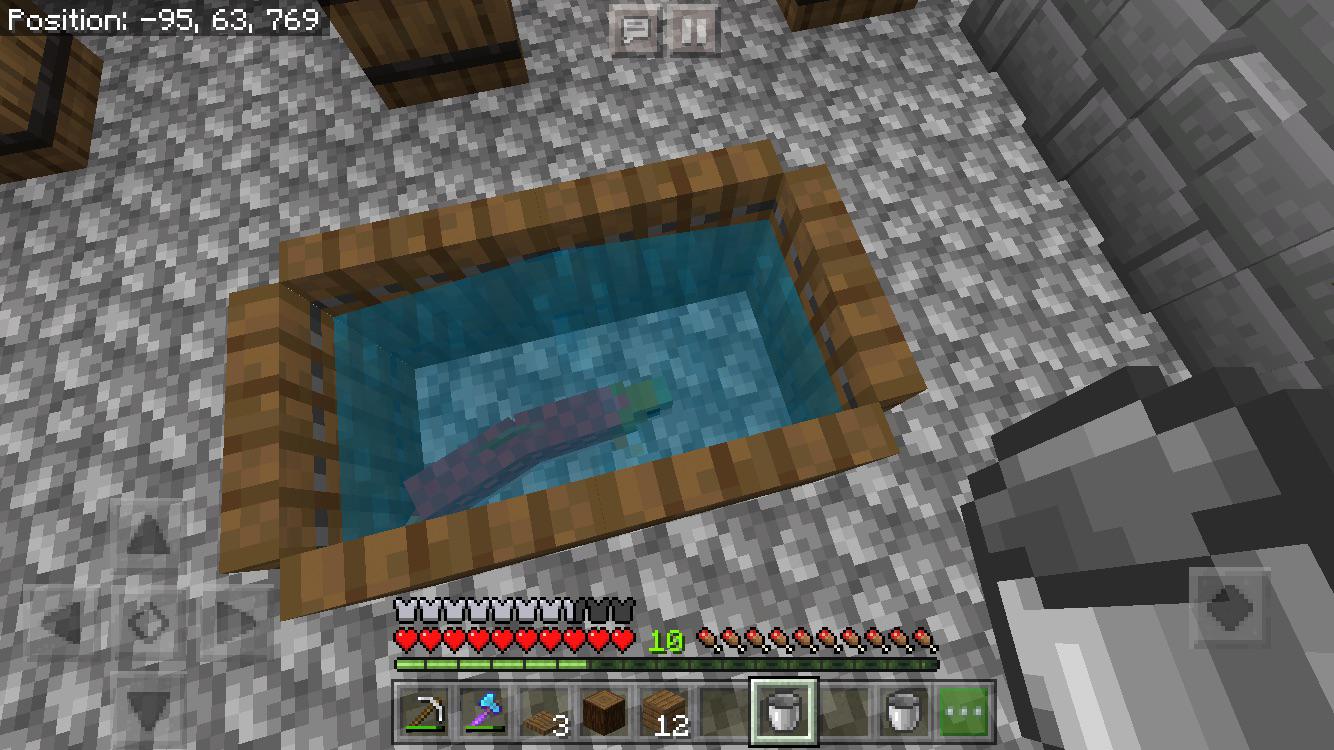Tap the position coordinates text
The image size is (1334, 750).
(160, 17)
